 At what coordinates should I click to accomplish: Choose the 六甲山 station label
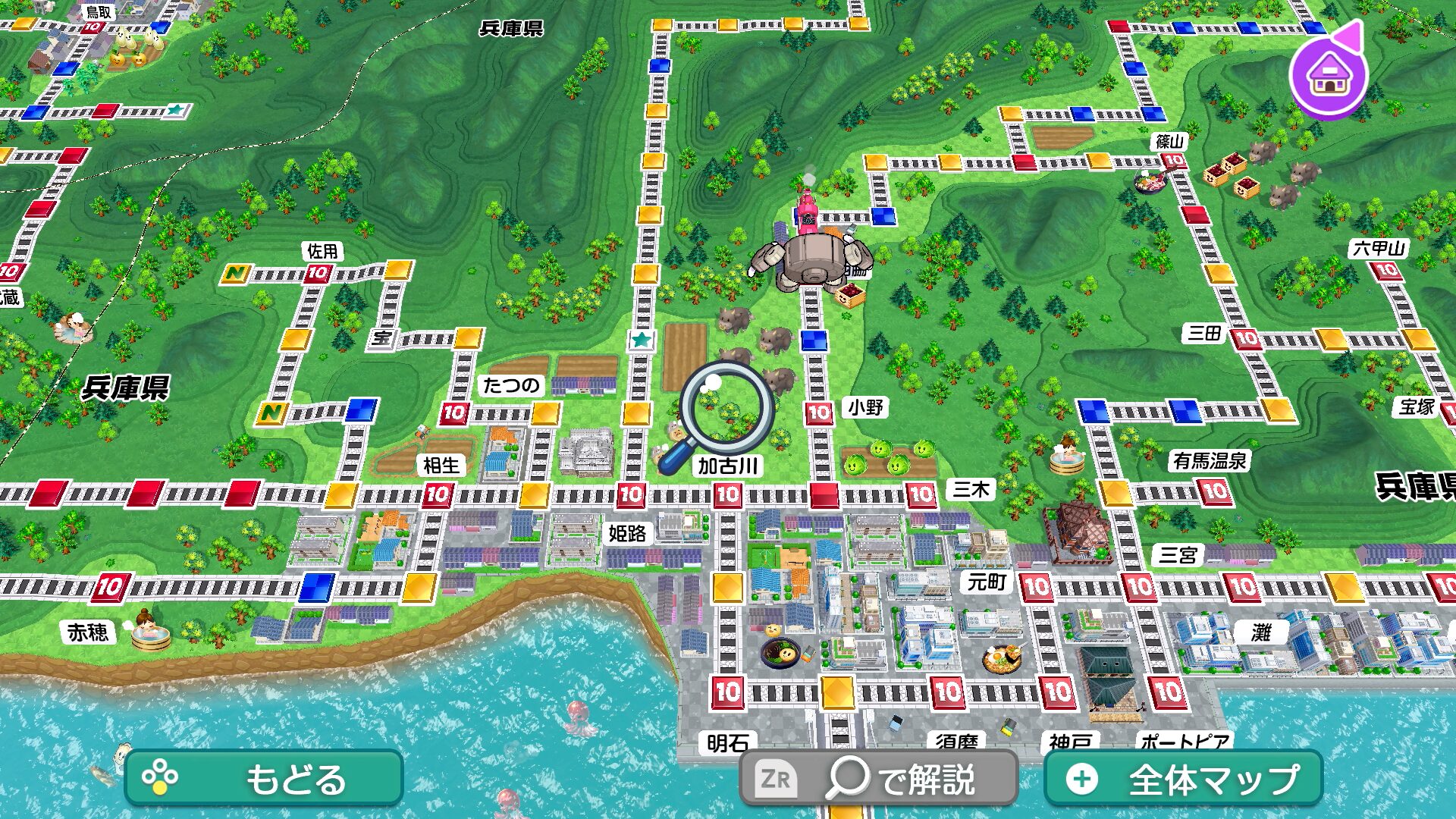tap(1379, 248)
